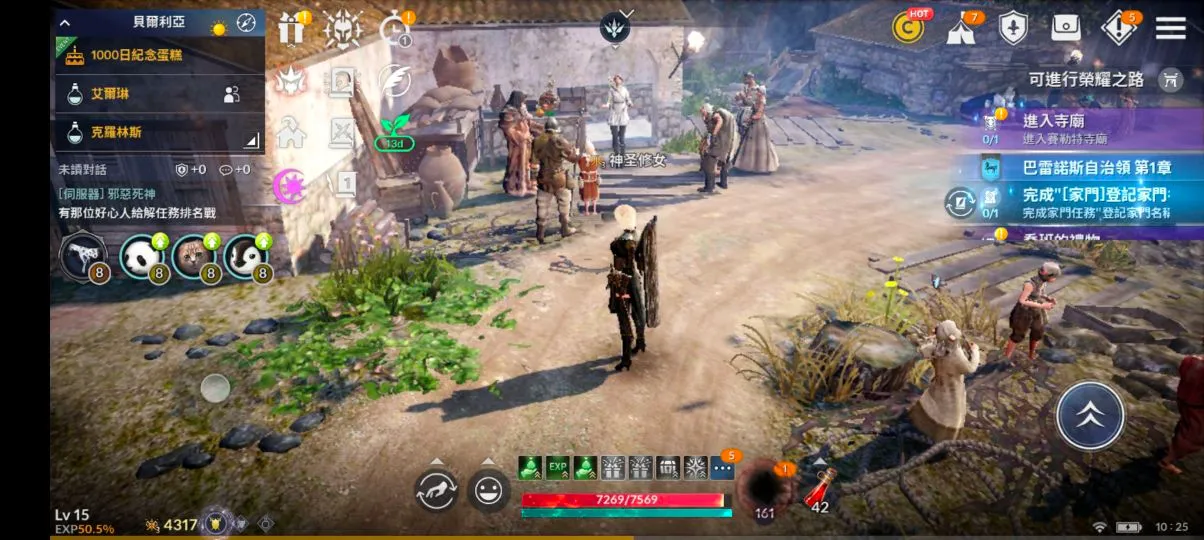This screenshot has width=1204, height=540.
Task: Open the smiley face emote button
Action: click(x=488, y=490)
